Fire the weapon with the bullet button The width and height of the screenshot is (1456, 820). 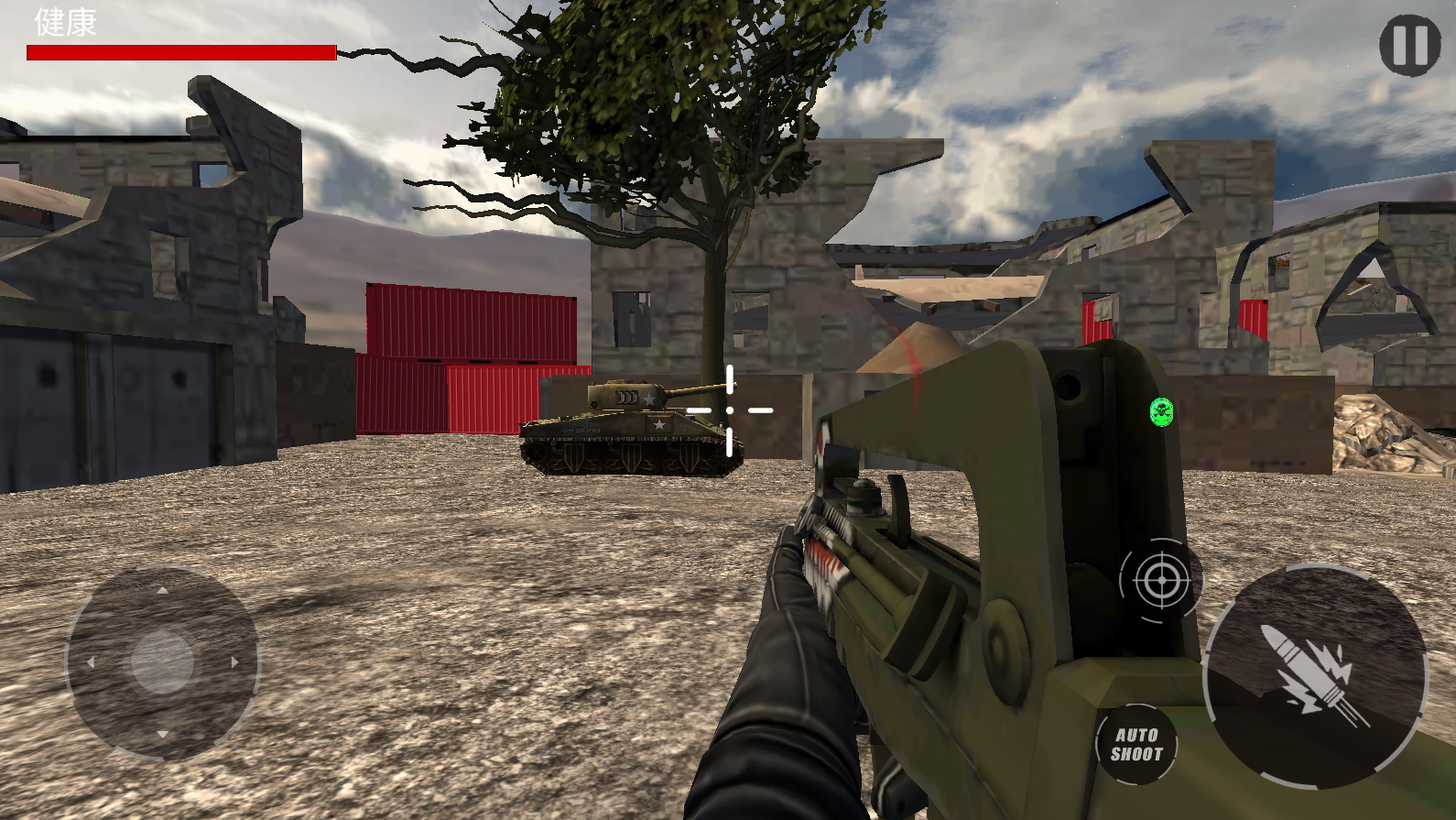point(1315,676)
